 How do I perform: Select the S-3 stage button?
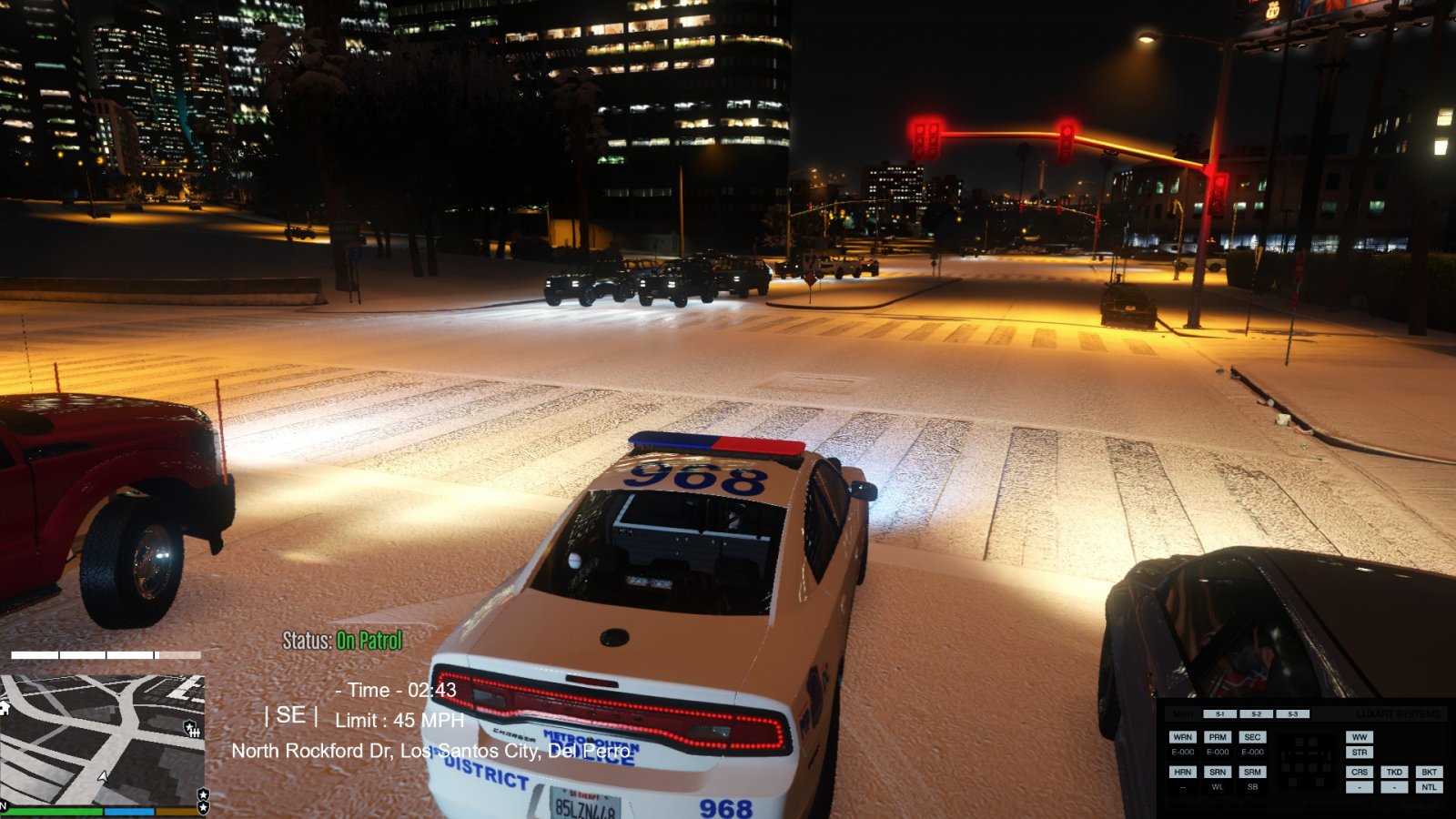(x=1292, y=714)
